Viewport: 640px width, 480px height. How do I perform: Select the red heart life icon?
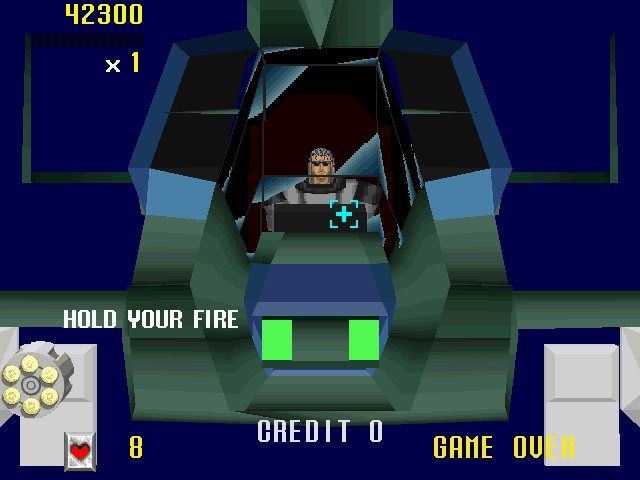(80, 449)
